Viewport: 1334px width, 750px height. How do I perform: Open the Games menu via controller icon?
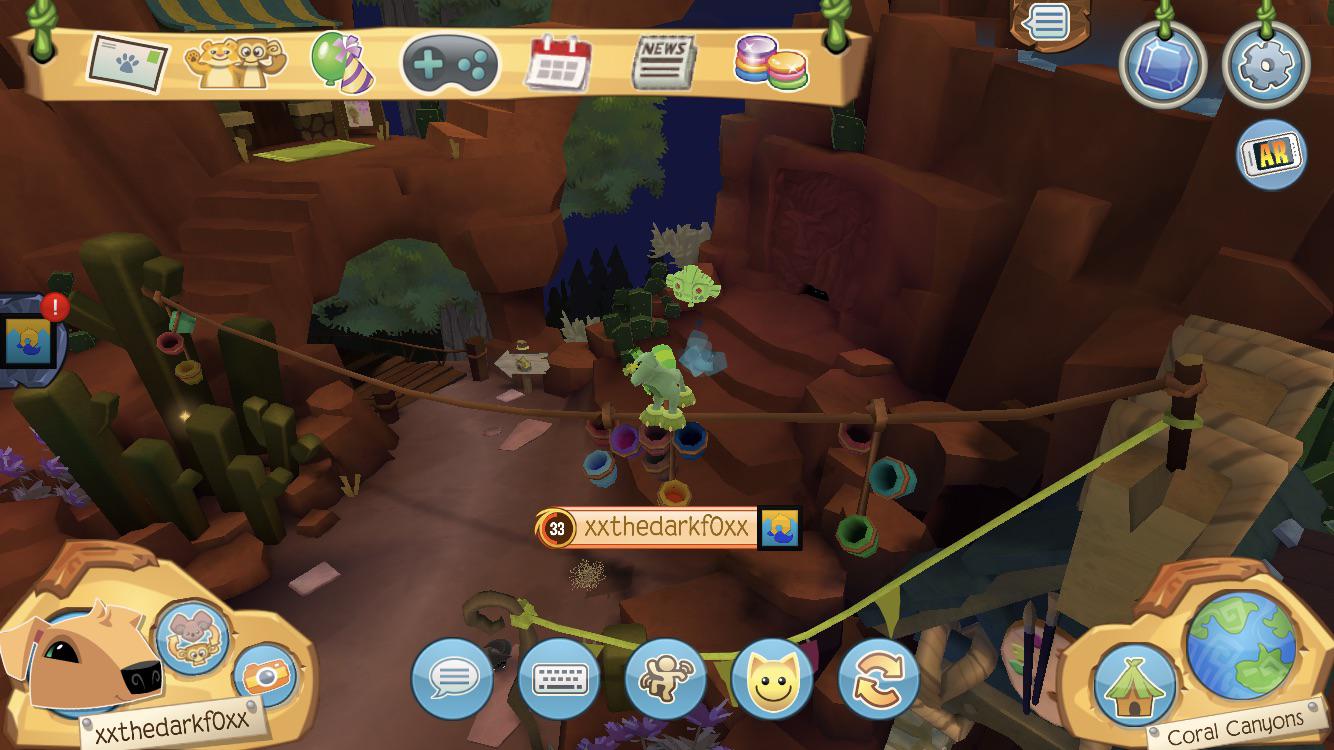click(449, 63)
